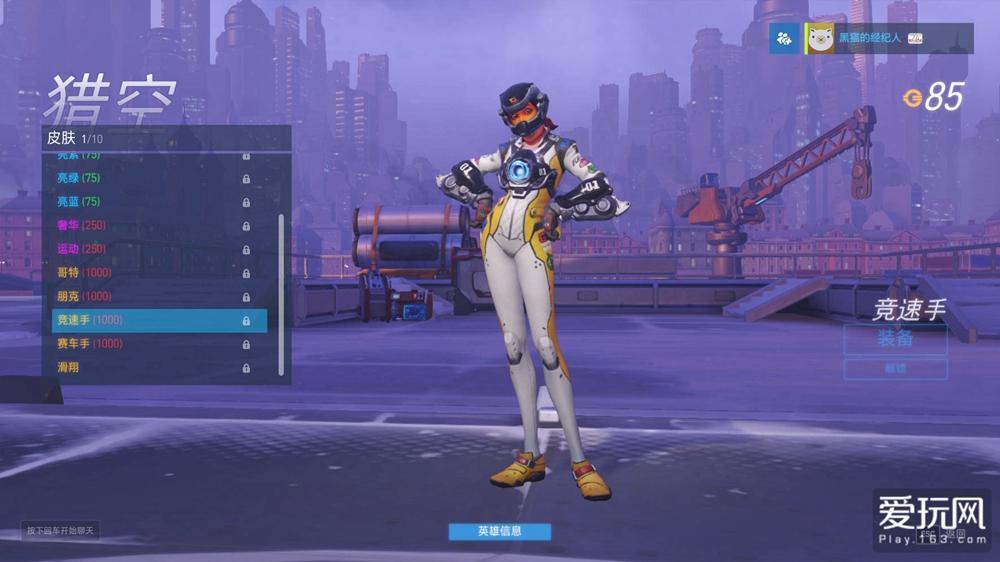Choose the 运动 (250) skin

[150, 249]
